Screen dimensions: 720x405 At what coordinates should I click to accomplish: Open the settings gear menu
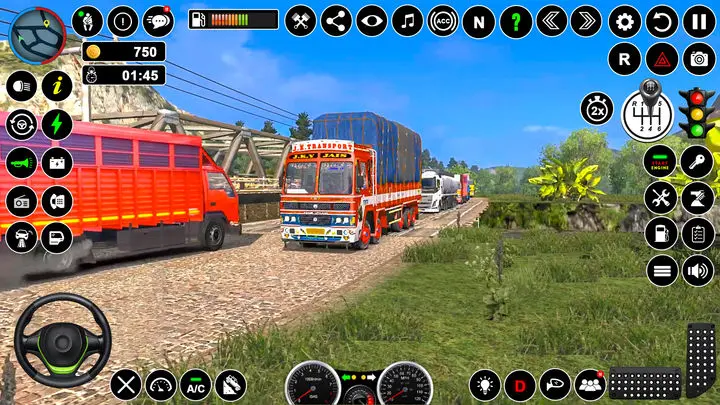pyautogui.click(x=625, y=21)
